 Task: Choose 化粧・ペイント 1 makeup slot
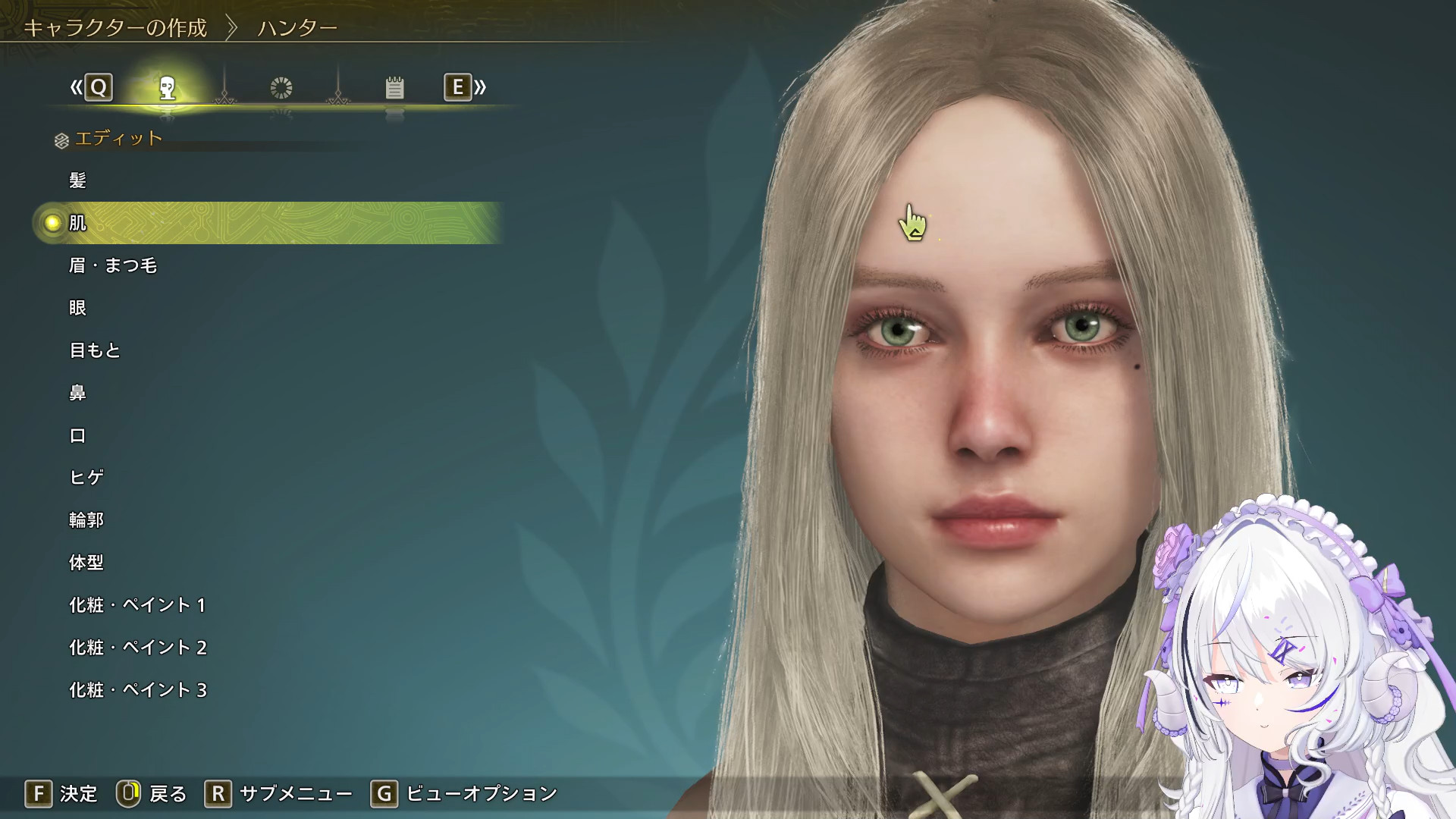click(137, 605)
